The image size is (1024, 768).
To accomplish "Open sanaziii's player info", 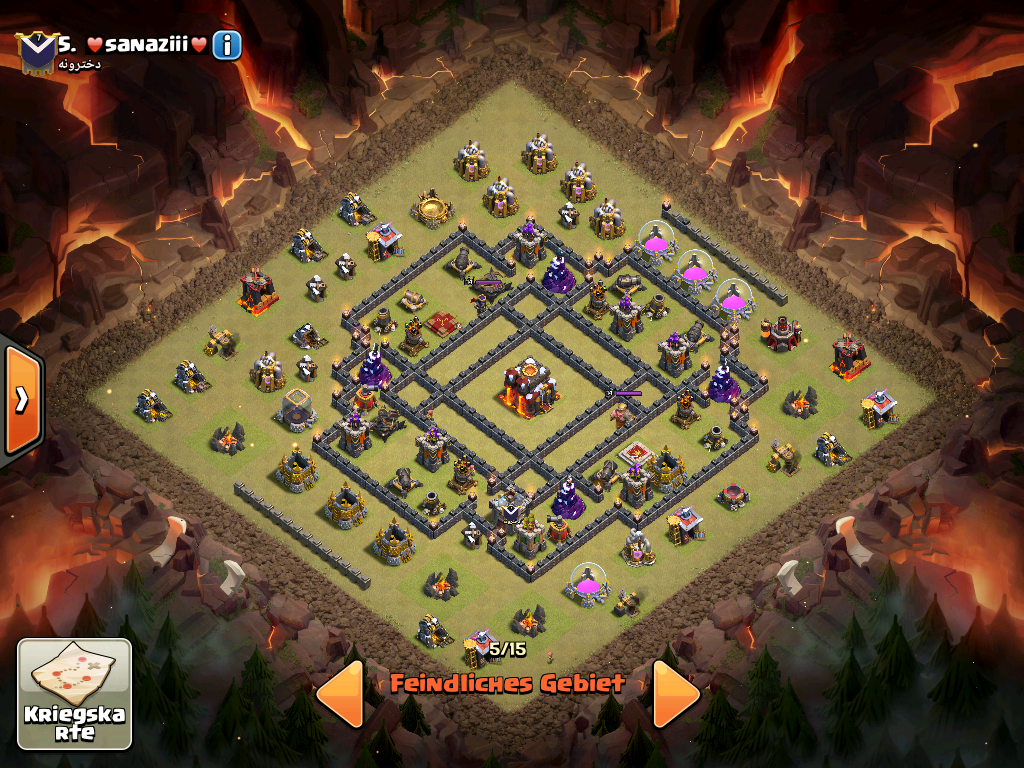I will [x=227, y=45].
